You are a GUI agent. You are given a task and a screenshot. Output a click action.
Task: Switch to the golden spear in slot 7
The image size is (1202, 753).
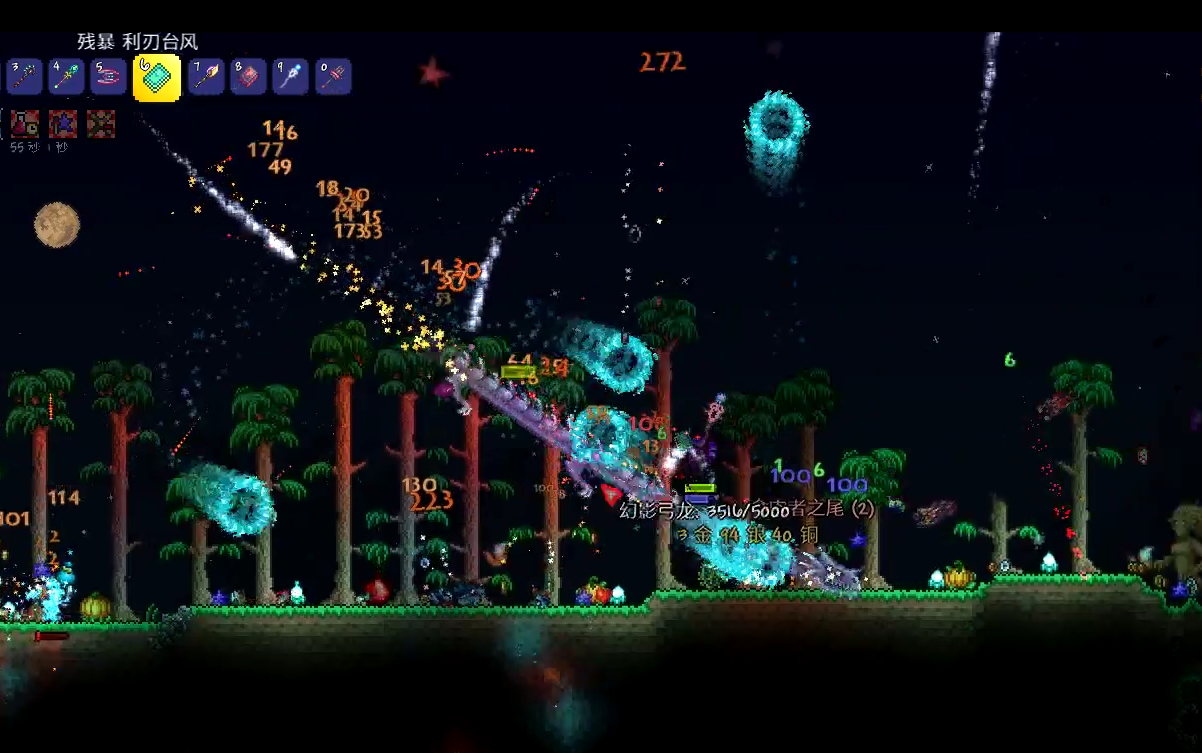pyautogui.click(x=206, y=77)
